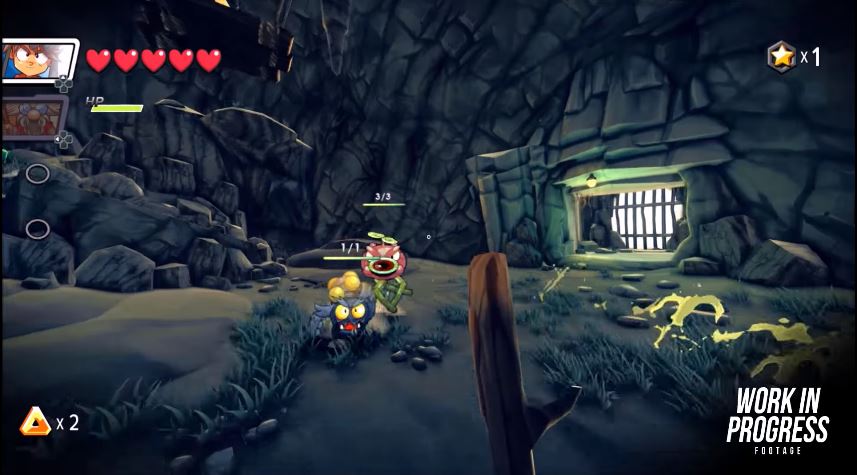Screen dimensions: 857x475
Task: Select the orange triangle item icon
Action: (x=35, y=423)
